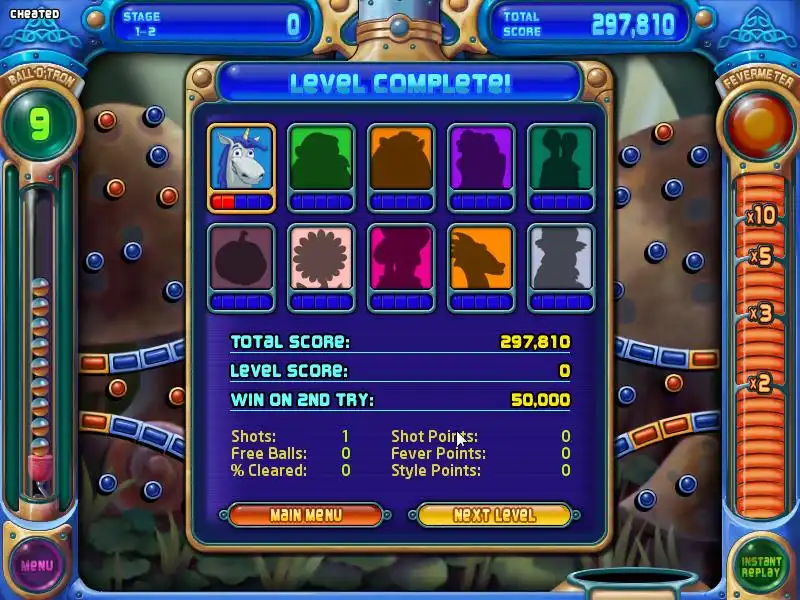800x600 pixels.
Task: Select the orange dragon silhouette portrait
Action: coord(481,259)
